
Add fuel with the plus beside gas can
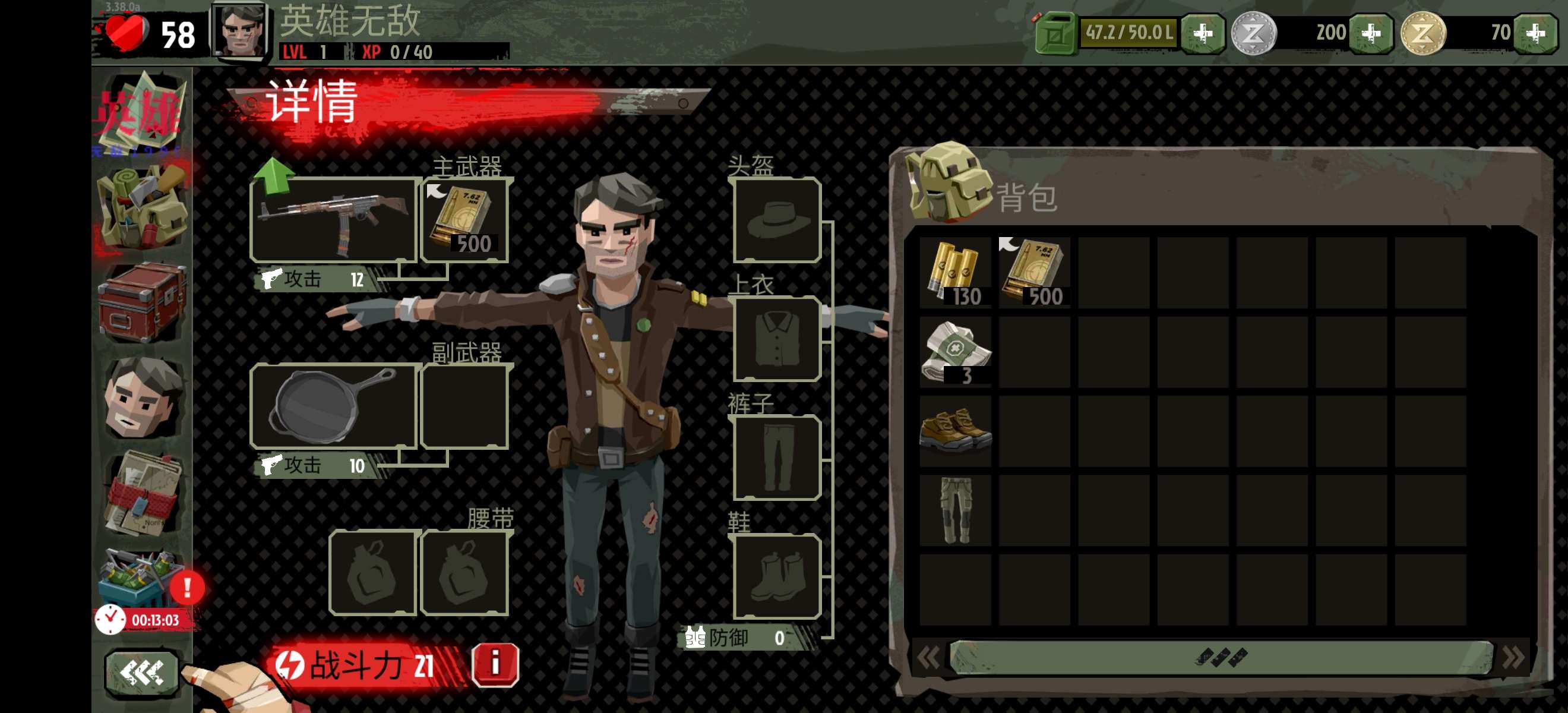1202,33
